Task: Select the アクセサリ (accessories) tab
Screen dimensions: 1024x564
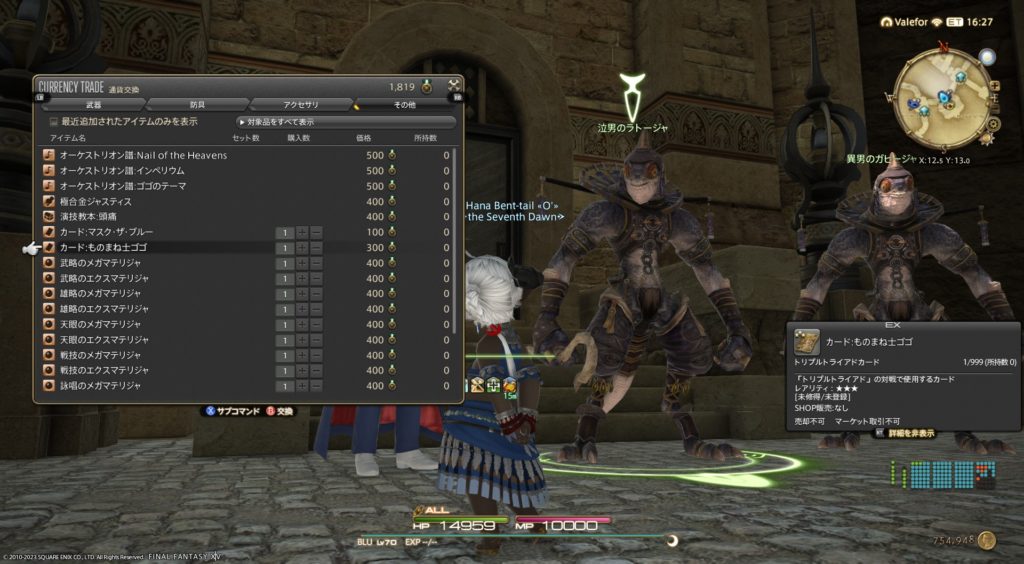Action: [x=300, y=104]
